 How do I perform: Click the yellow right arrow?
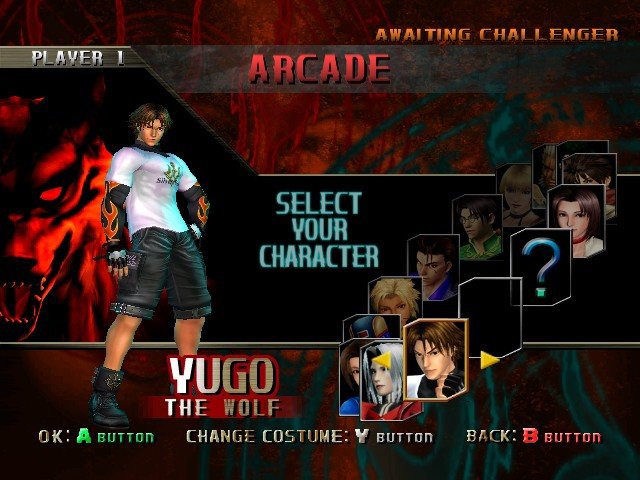[490, 359]
